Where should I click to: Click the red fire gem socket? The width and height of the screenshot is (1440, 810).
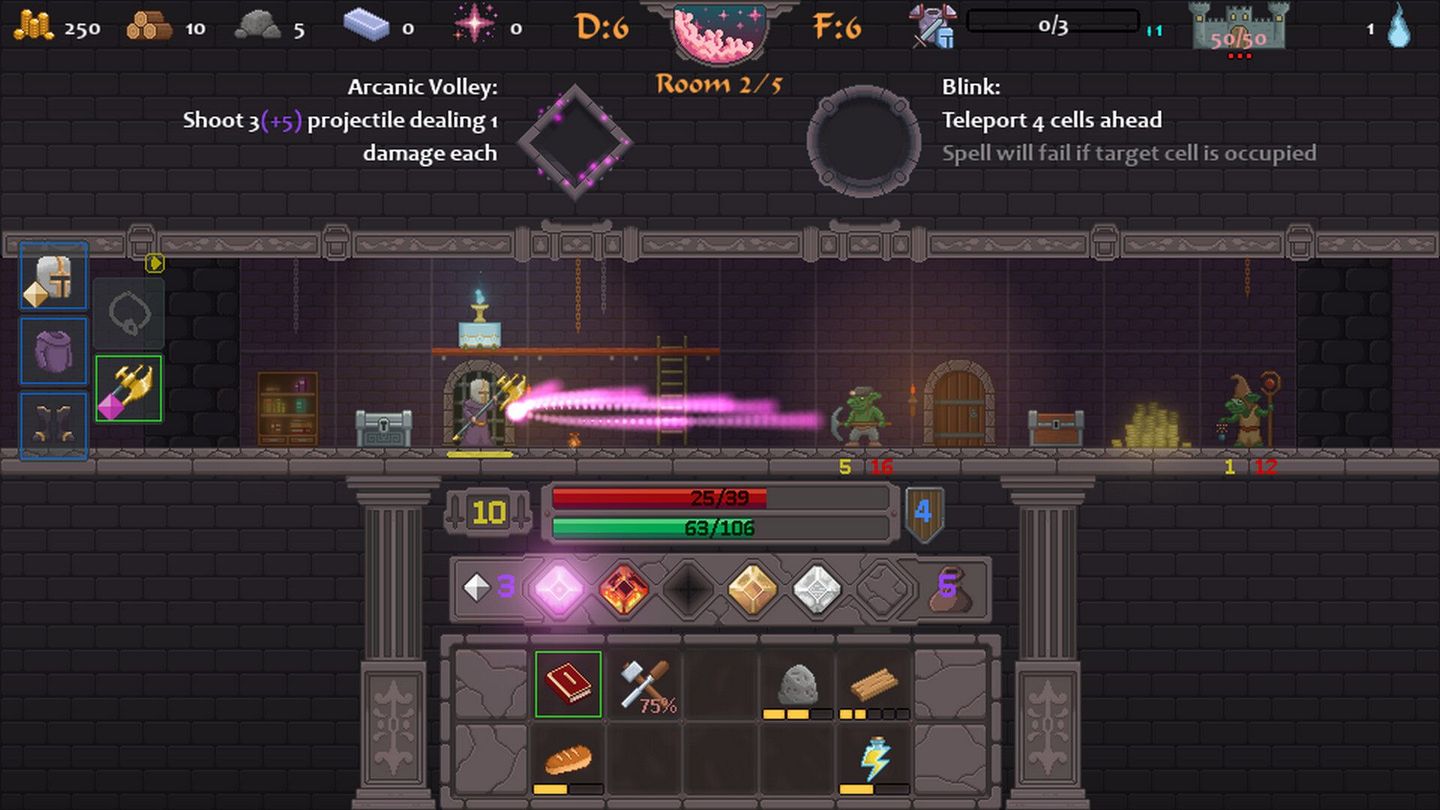[625, 589]
